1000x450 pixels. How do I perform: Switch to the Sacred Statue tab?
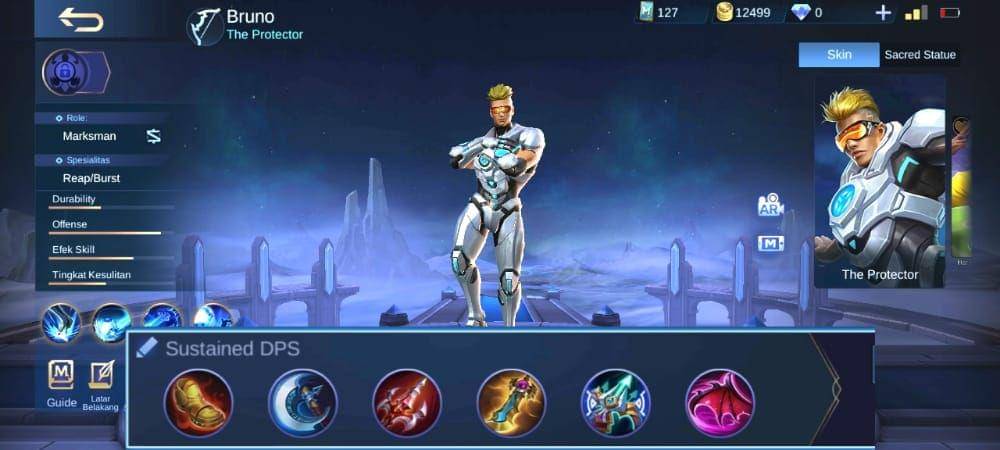pos(919,55)
